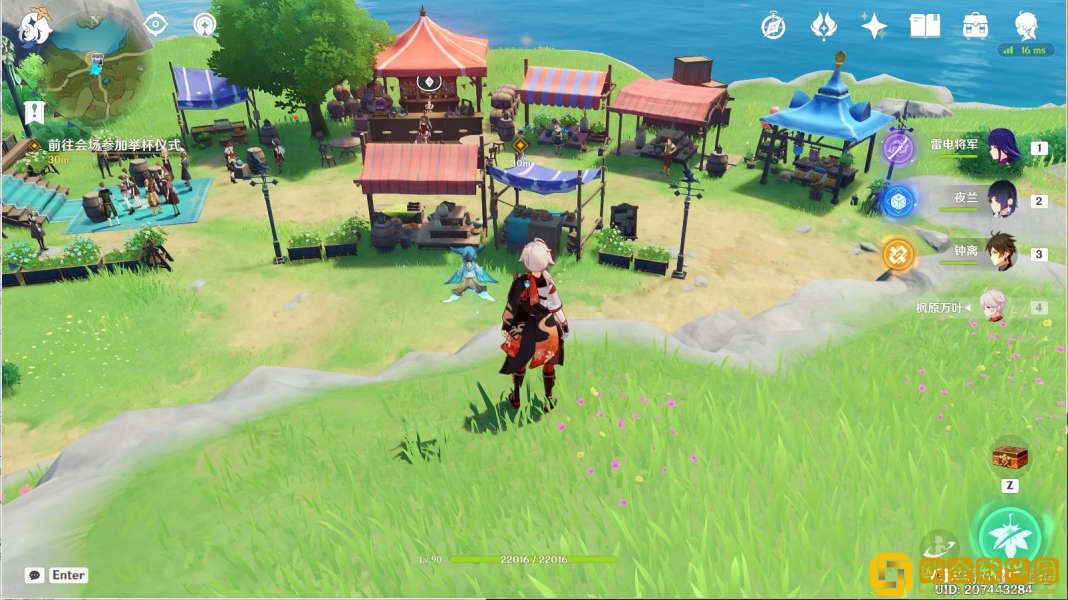Use the treasure chest gadget
Screen dimensions: 1068x600
(1009, 457)
